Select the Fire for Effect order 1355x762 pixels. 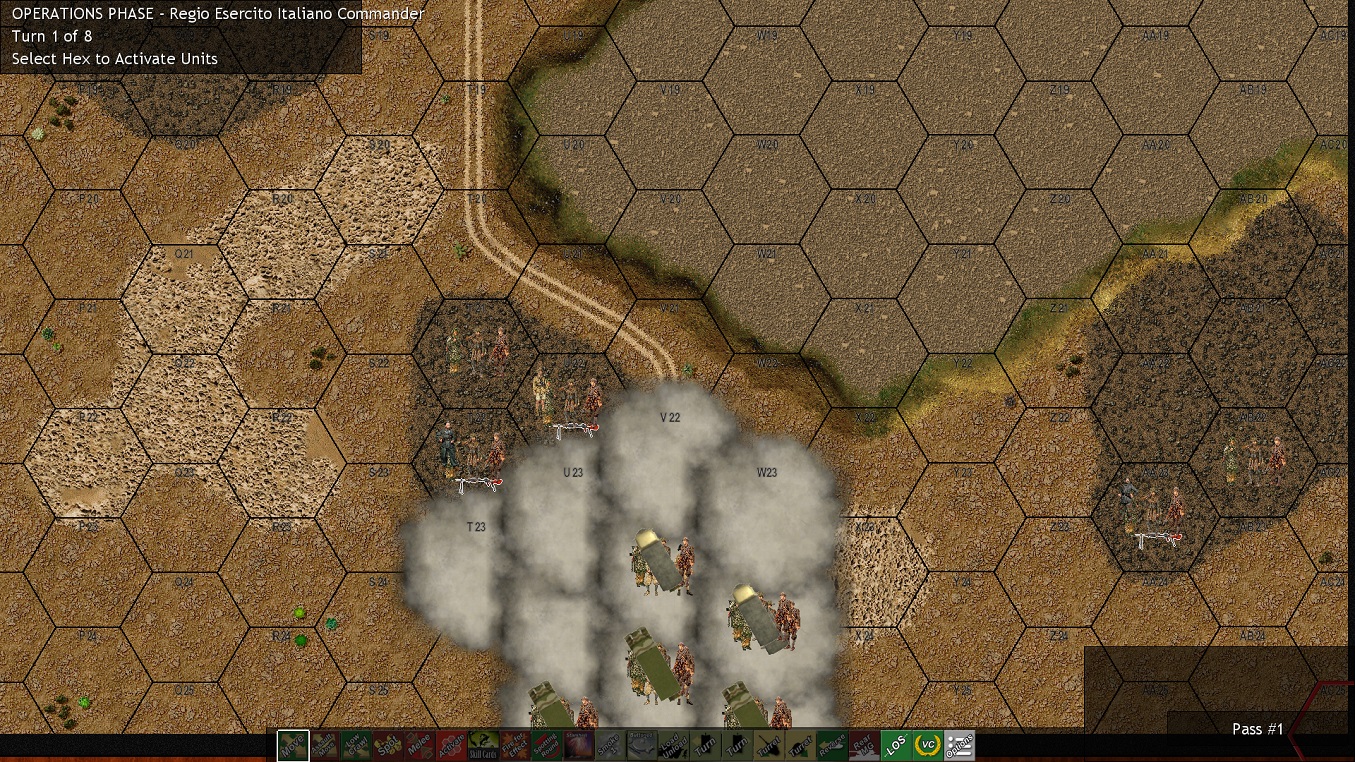(515, 745)
